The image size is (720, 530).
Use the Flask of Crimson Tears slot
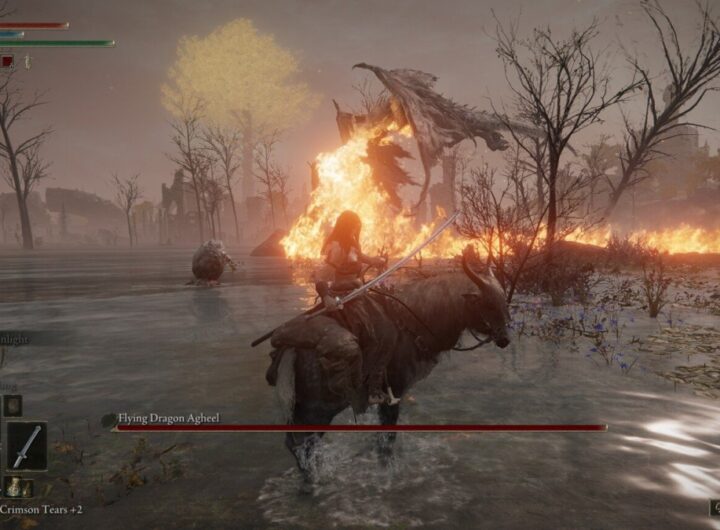[13, 489]
